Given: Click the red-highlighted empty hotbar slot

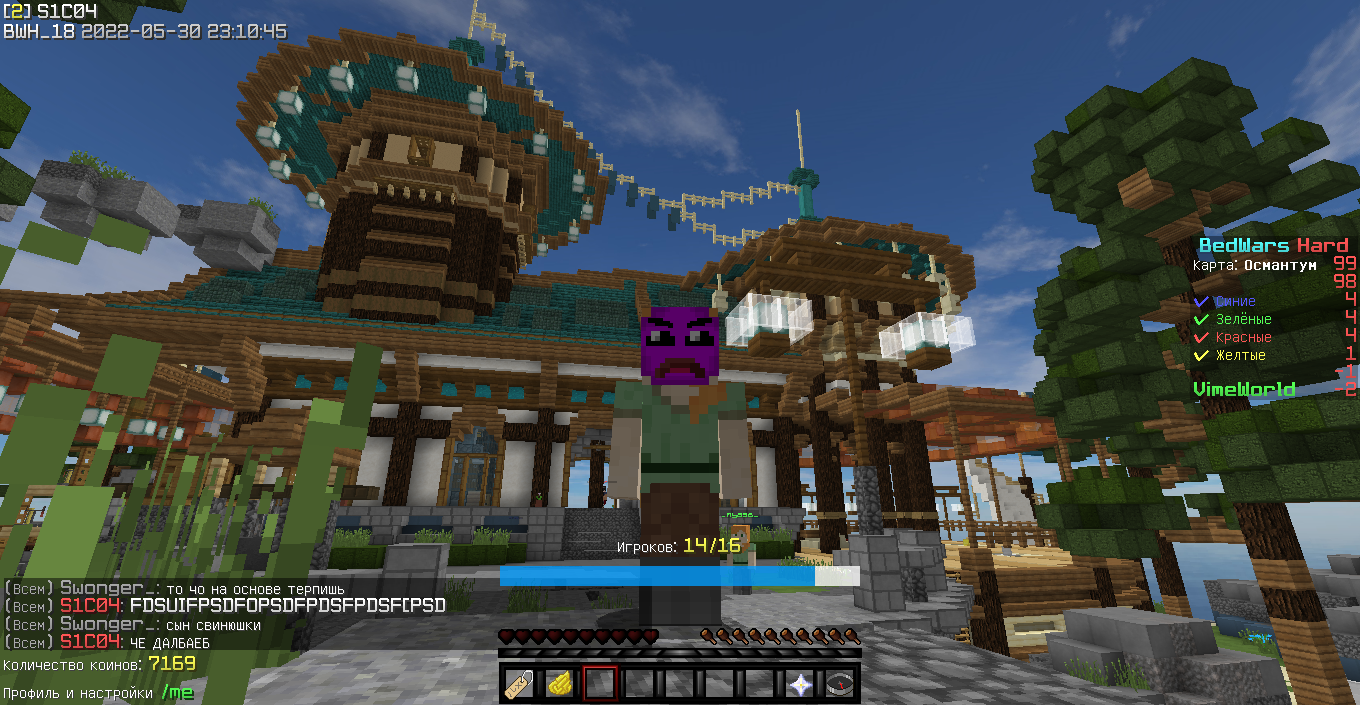Looking at the screenshot, I should [x=600, y=684].
